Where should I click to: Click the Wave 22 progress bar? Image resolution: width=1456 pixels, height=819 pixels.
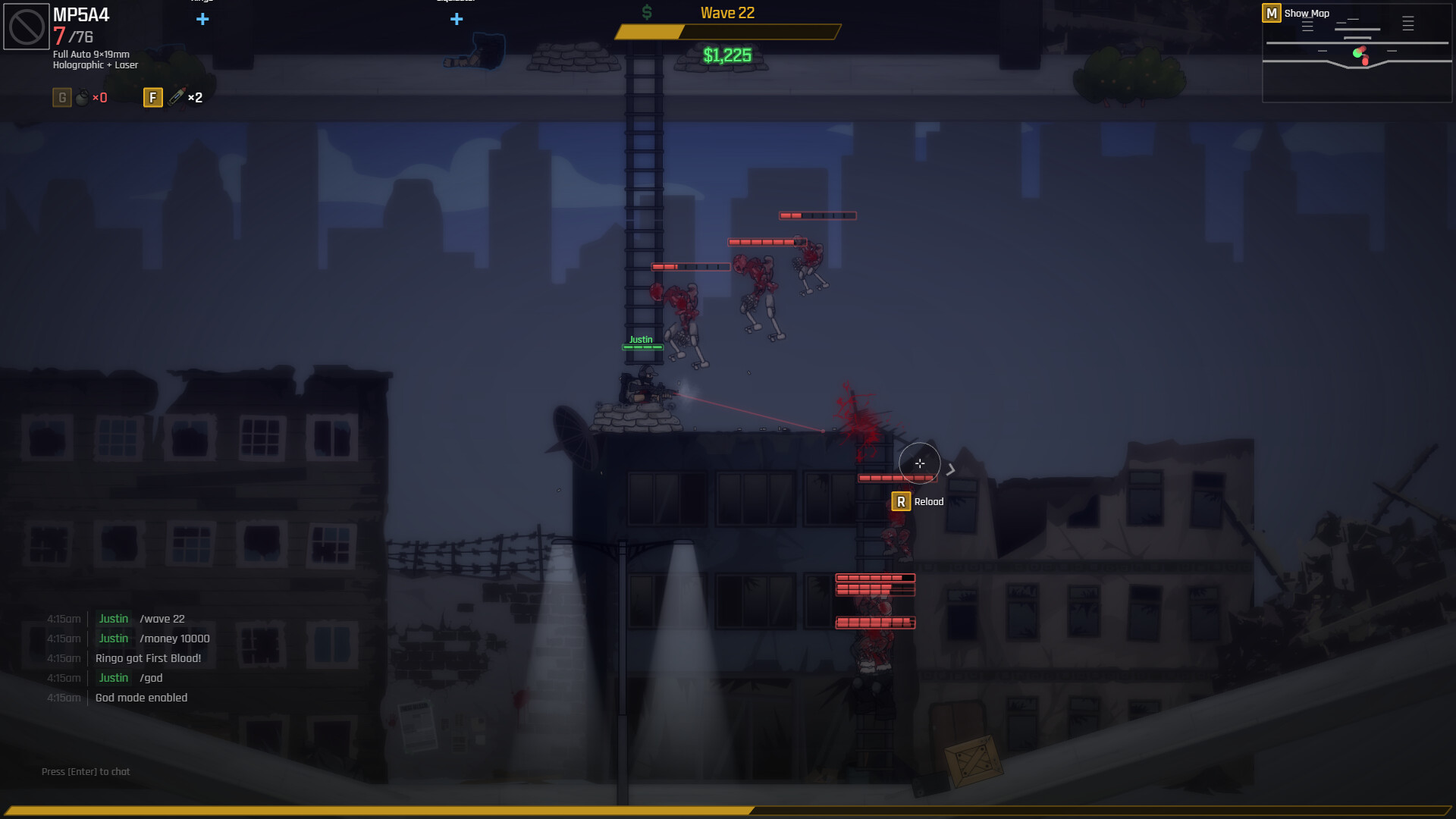tap(726, 33)
